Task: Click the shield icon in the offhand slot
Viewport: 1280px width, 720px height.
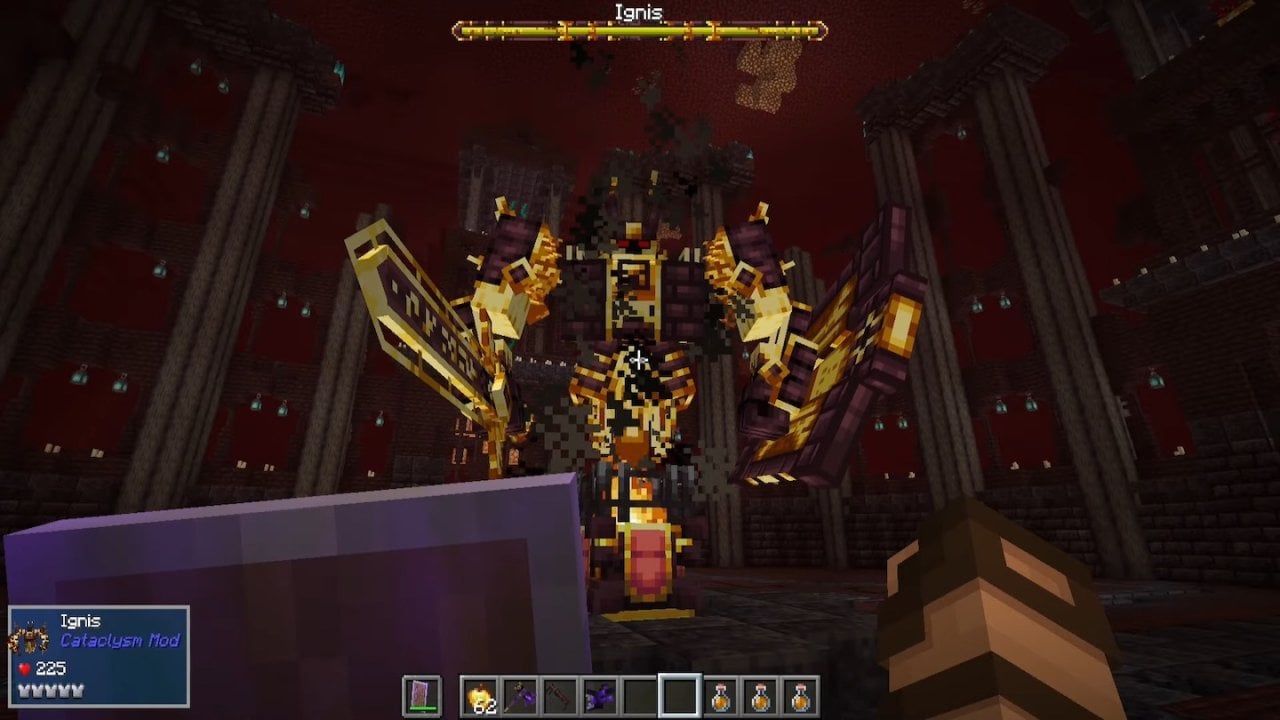Action: coord(422,690)
